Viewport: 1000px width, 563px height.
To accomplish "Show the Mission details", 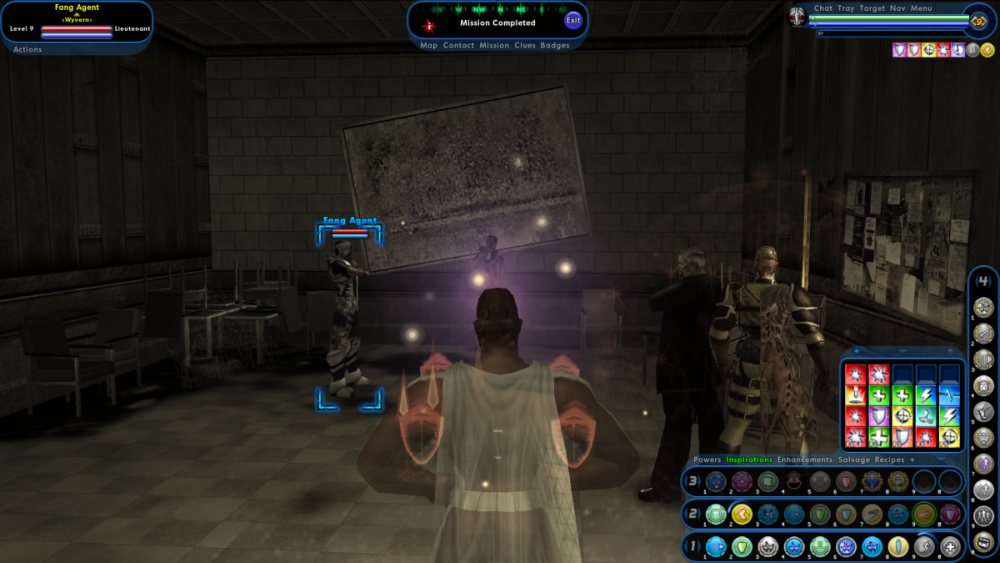I will [x=494, y=45].
